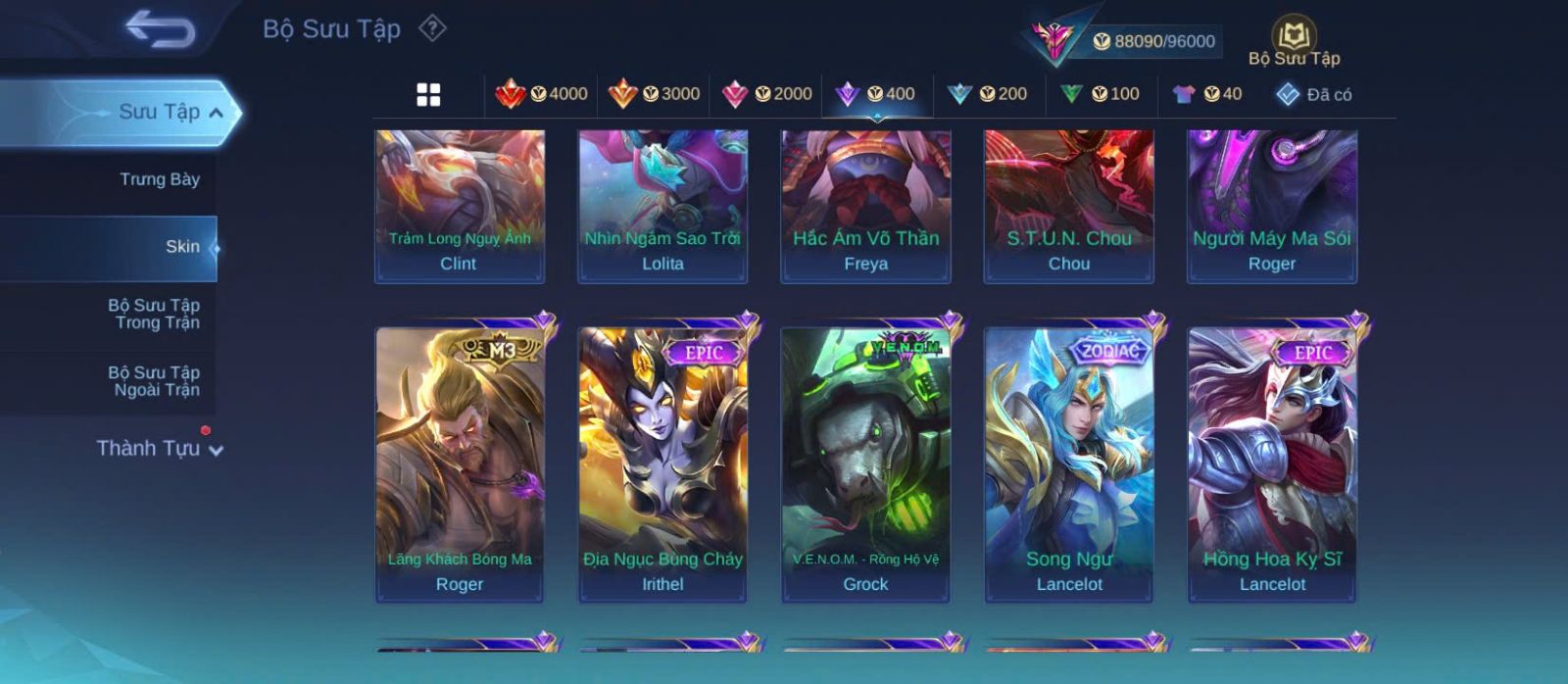Collapse the Sưu Tập menu section
Image resolution: width=1568 pixels, height=684 pixels.
[x=216, y=113]
